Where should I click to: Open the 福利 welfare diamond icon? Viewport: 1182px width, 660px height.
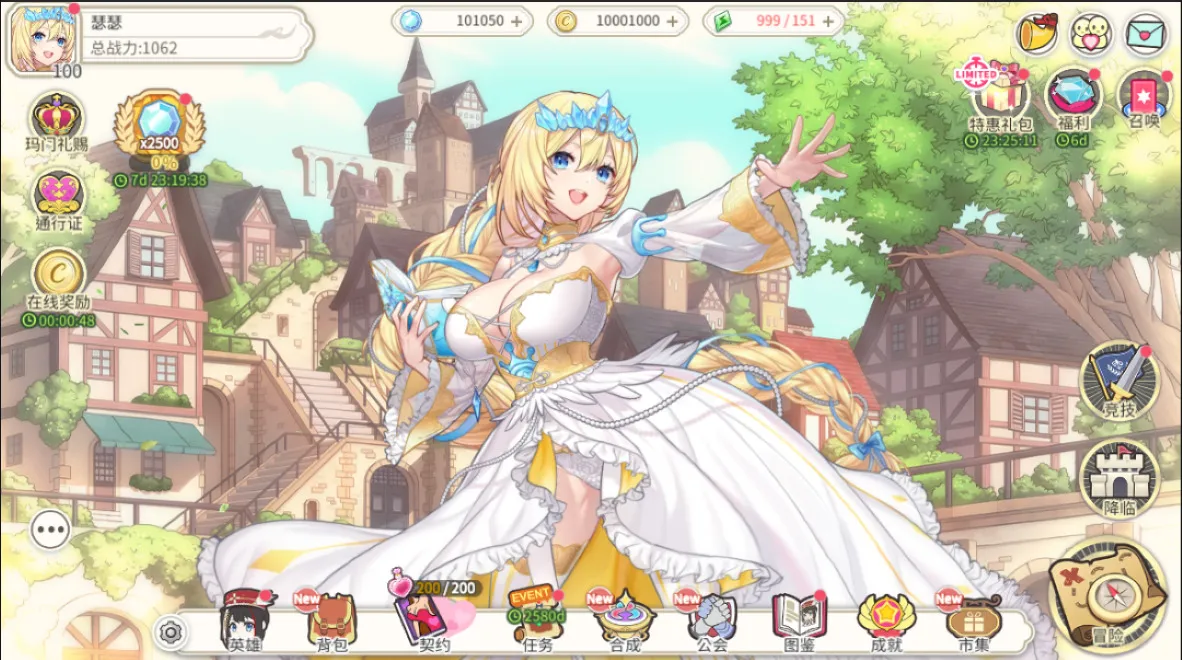[1072, 96]
